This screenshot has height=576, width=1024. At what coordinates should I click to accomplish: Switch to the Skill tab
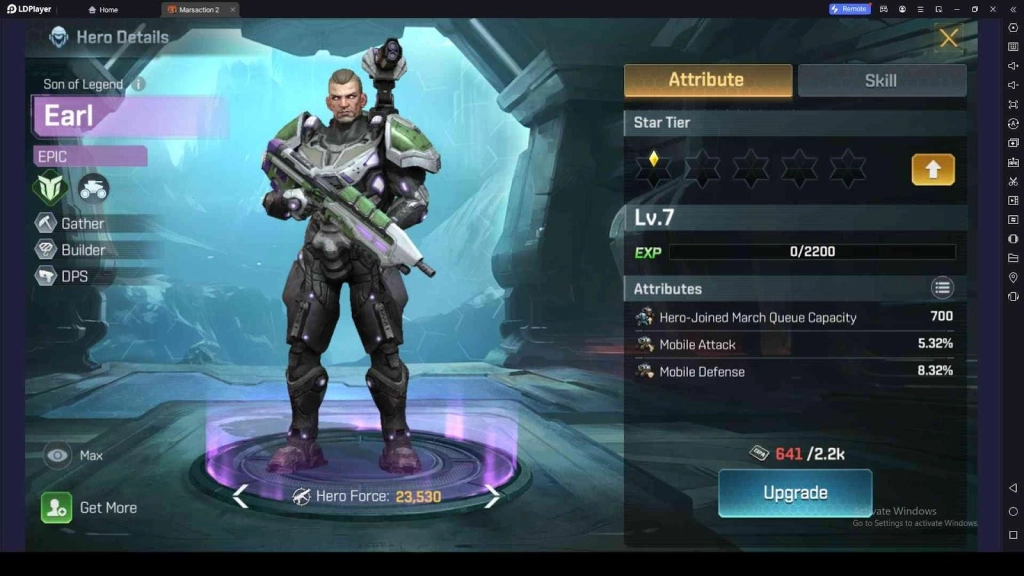tap(881, 80)
